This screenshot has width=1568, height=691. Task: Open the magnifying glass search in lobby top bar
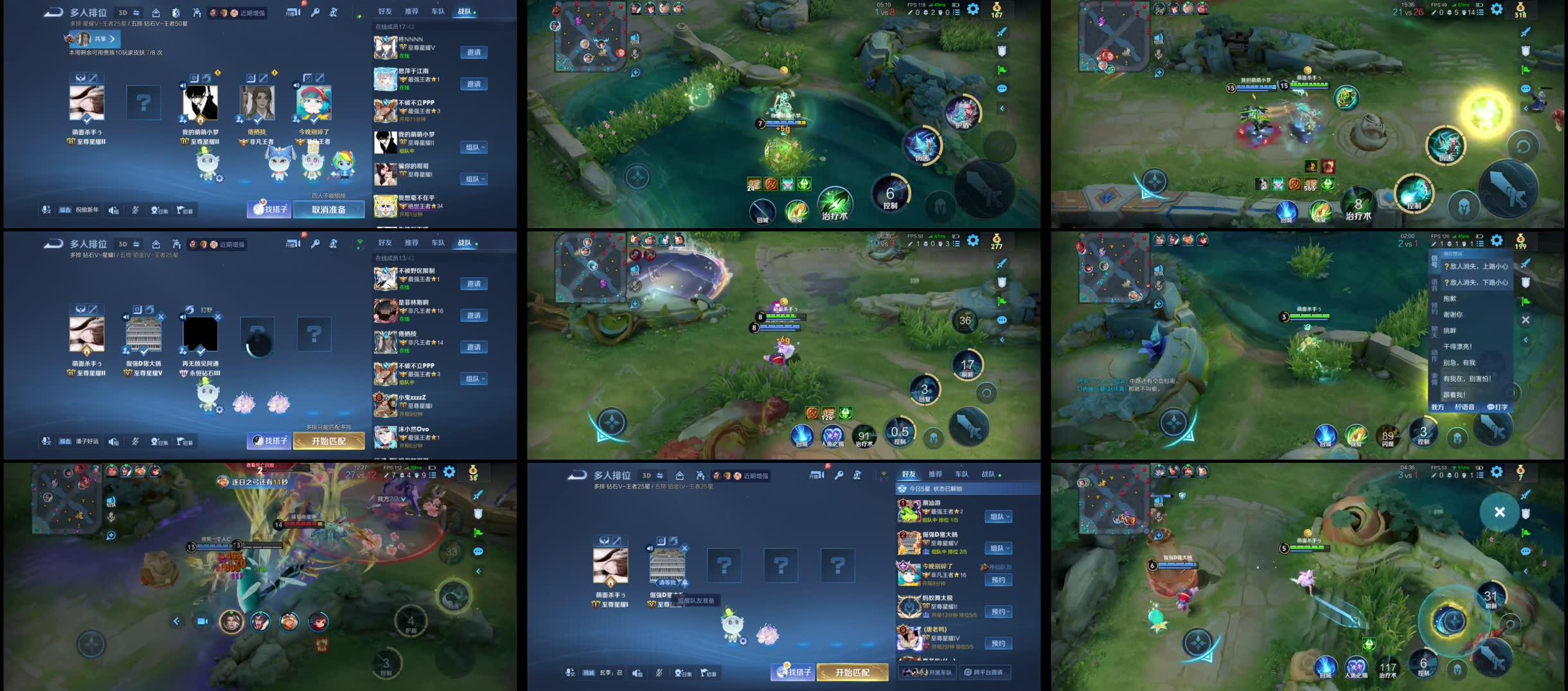[x=315, y=11]
